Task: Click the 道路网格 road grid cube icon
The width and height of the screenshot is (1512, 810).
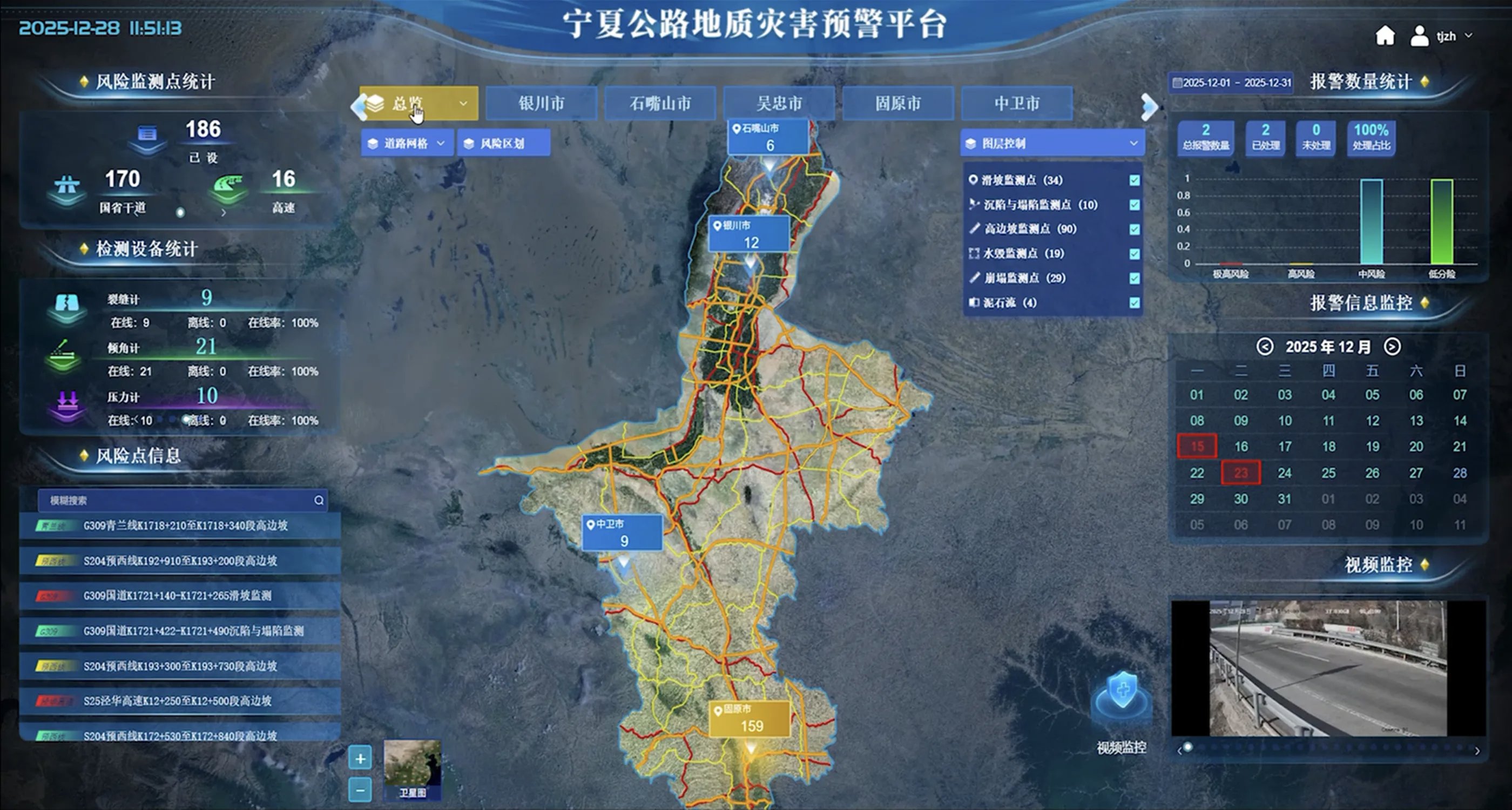Action: coord(373,143)
